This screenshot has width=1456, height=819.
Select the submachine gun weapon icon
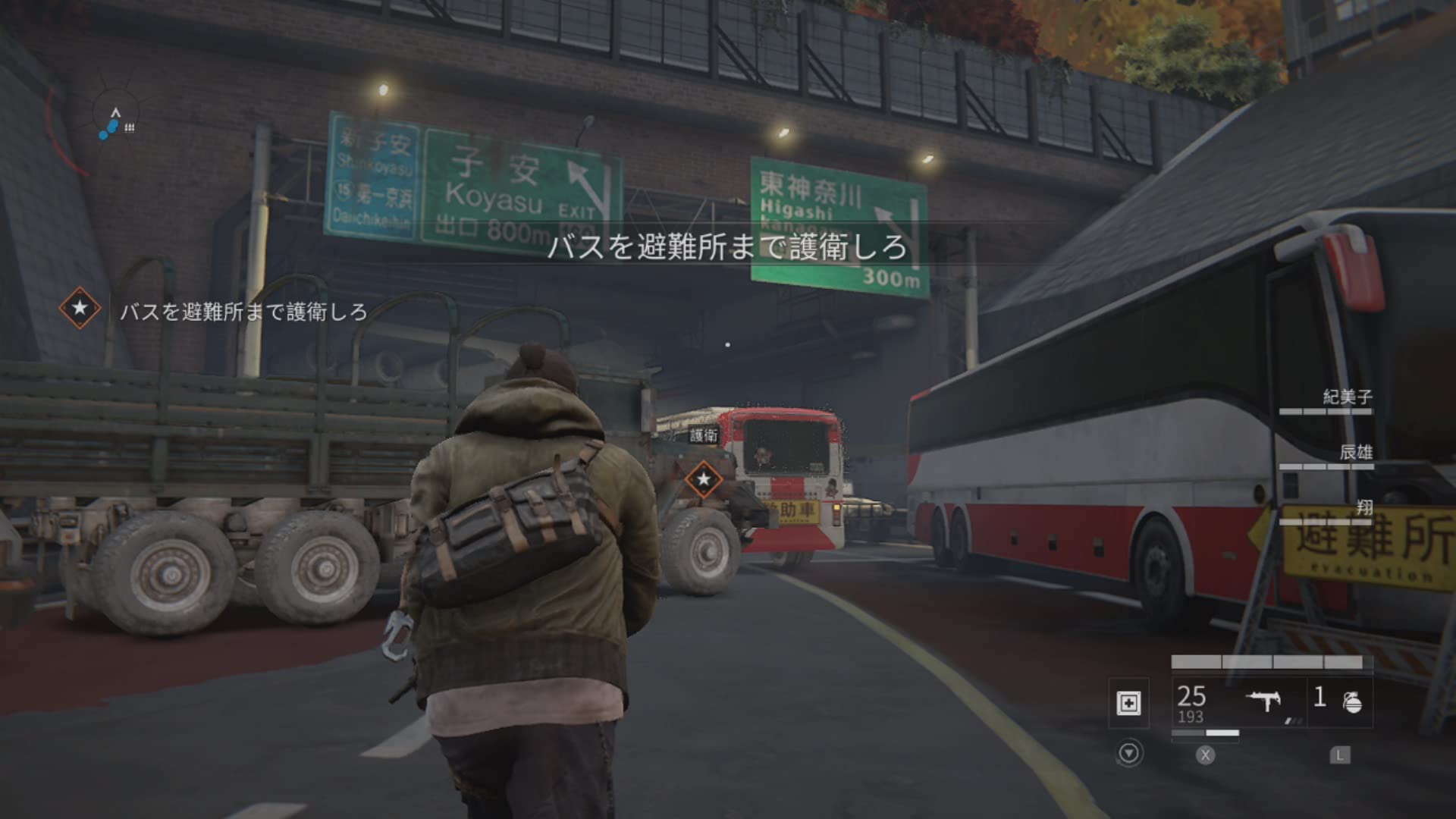1263,701
